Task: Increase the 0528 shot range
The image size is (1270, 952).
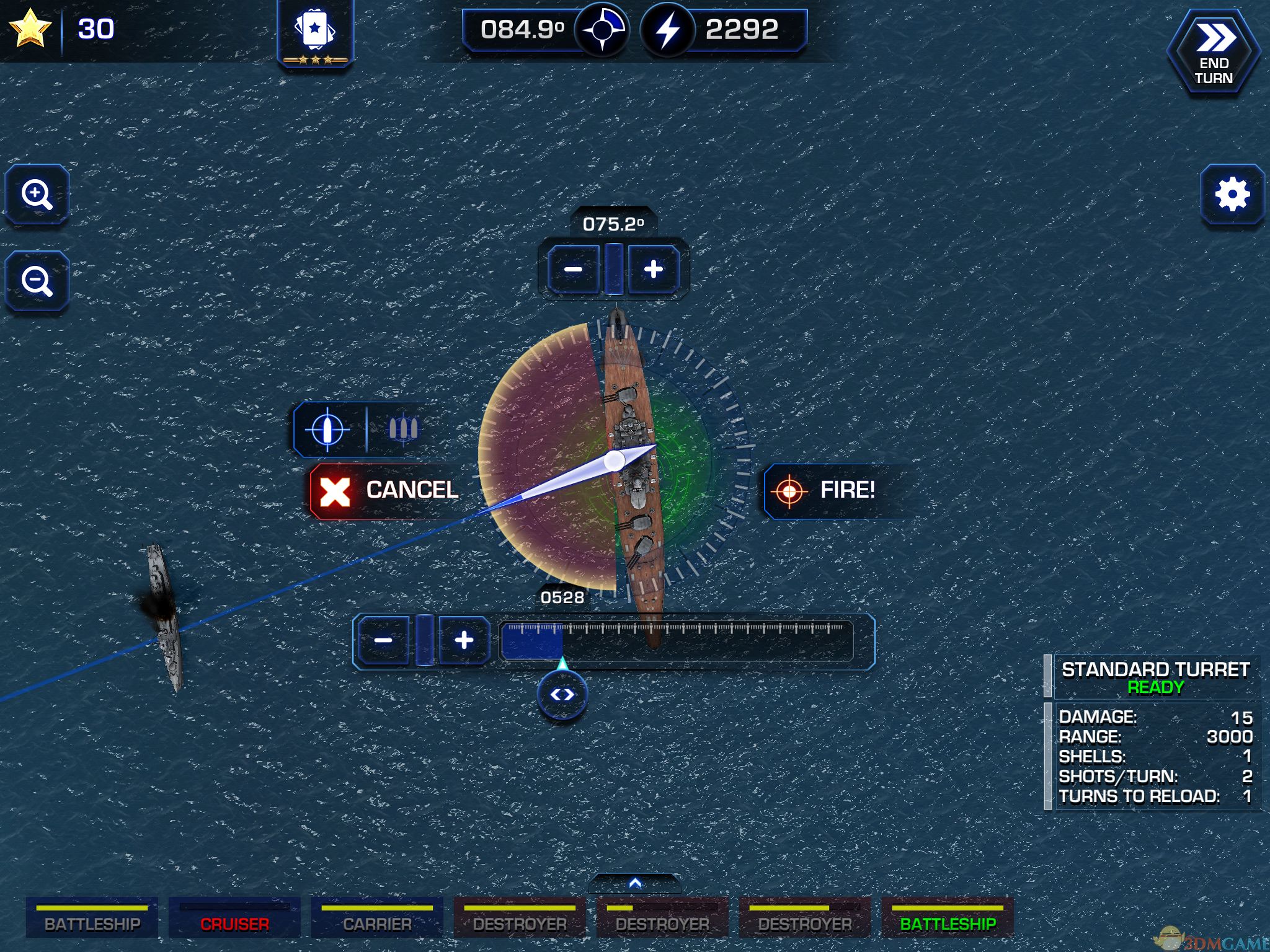Action: tap(464, 640)
